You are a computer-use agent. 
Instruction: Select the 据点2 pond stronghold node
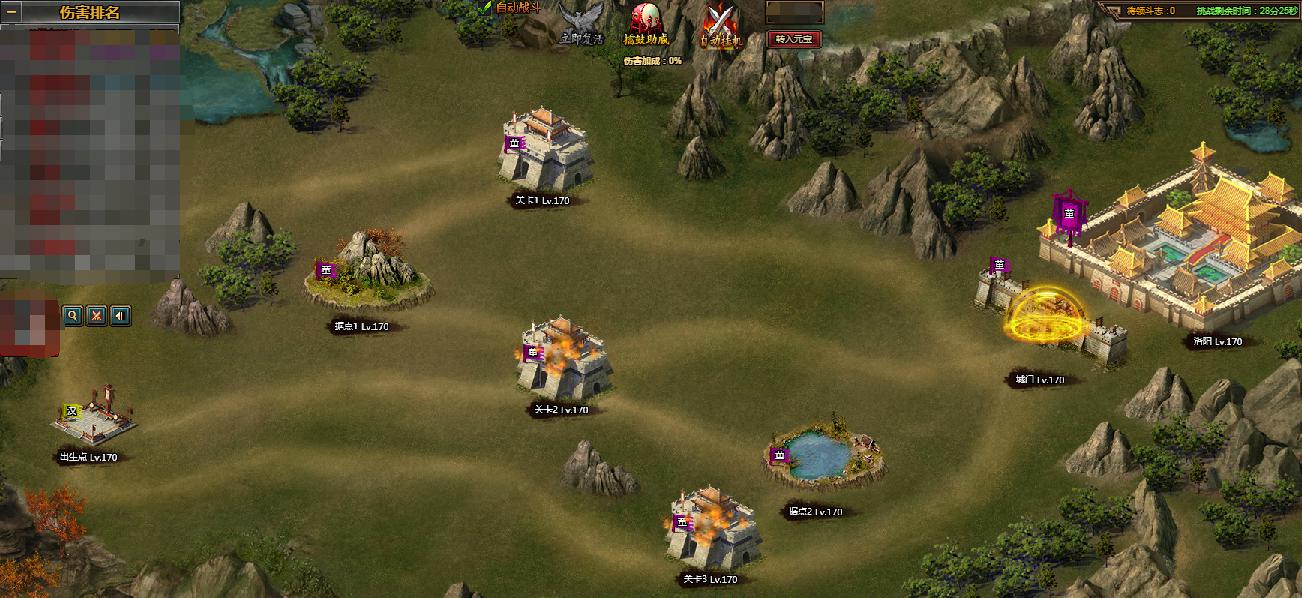[822, 457]
